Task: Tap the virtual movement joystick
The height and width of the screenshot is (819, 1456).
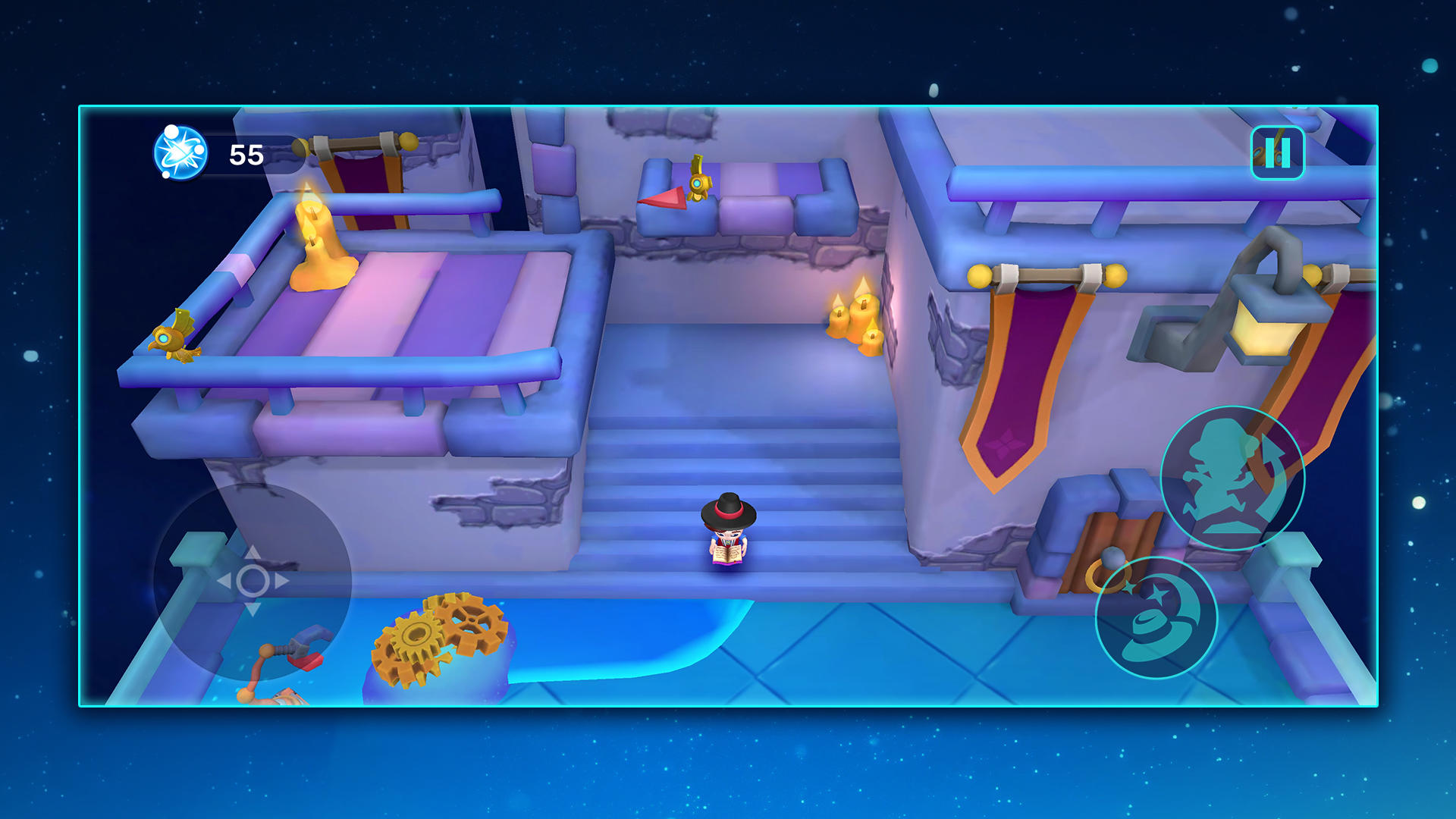Action: click(253, 581)
